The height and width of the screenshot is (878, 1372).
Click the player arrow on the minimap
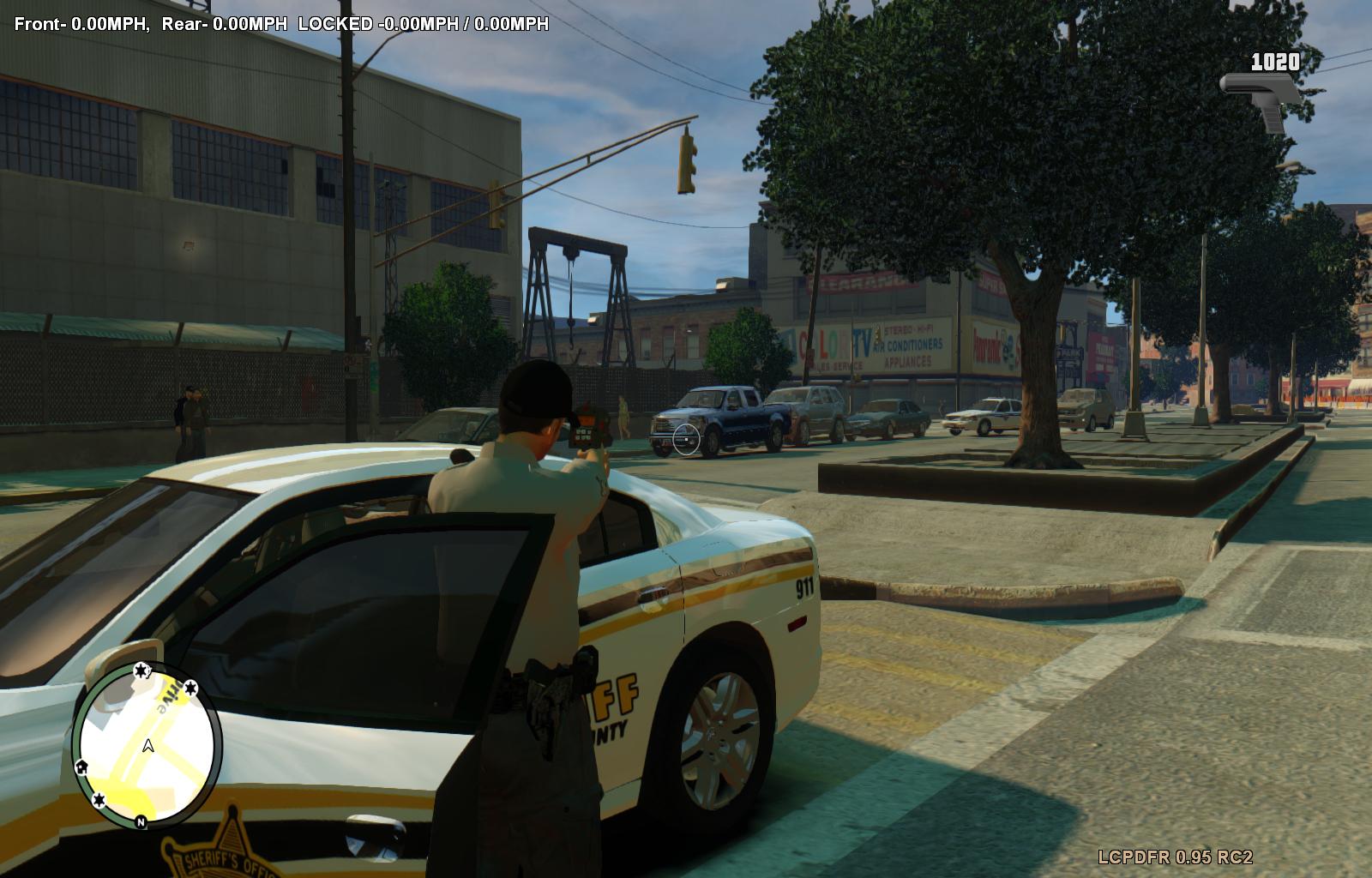click(148, 746)
